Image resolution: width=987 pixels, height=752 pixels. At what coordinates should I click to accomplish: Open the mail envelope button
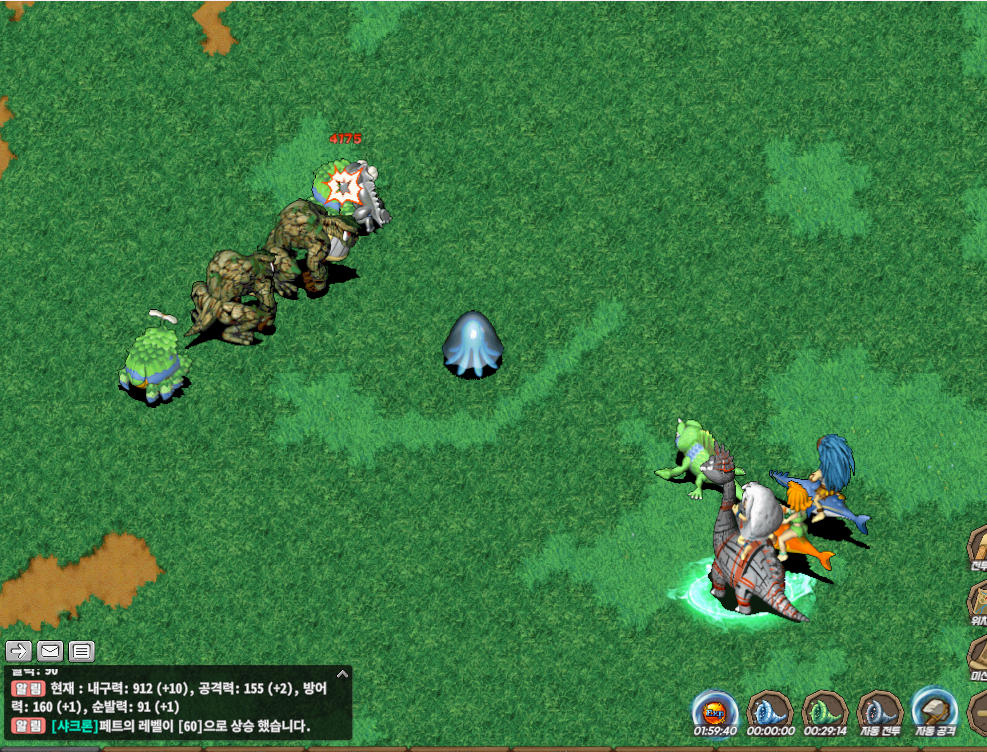[x=50, y=652]
